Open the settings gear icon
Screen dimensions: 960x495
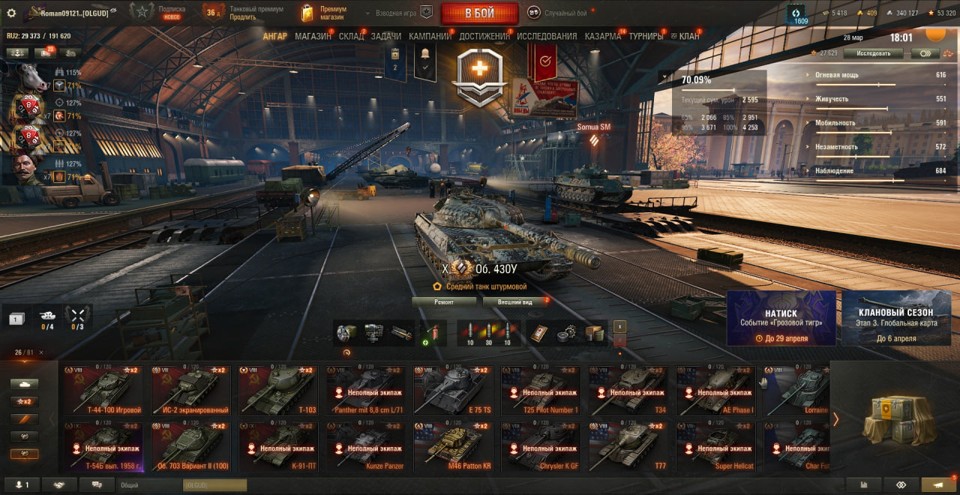point(12,12)
